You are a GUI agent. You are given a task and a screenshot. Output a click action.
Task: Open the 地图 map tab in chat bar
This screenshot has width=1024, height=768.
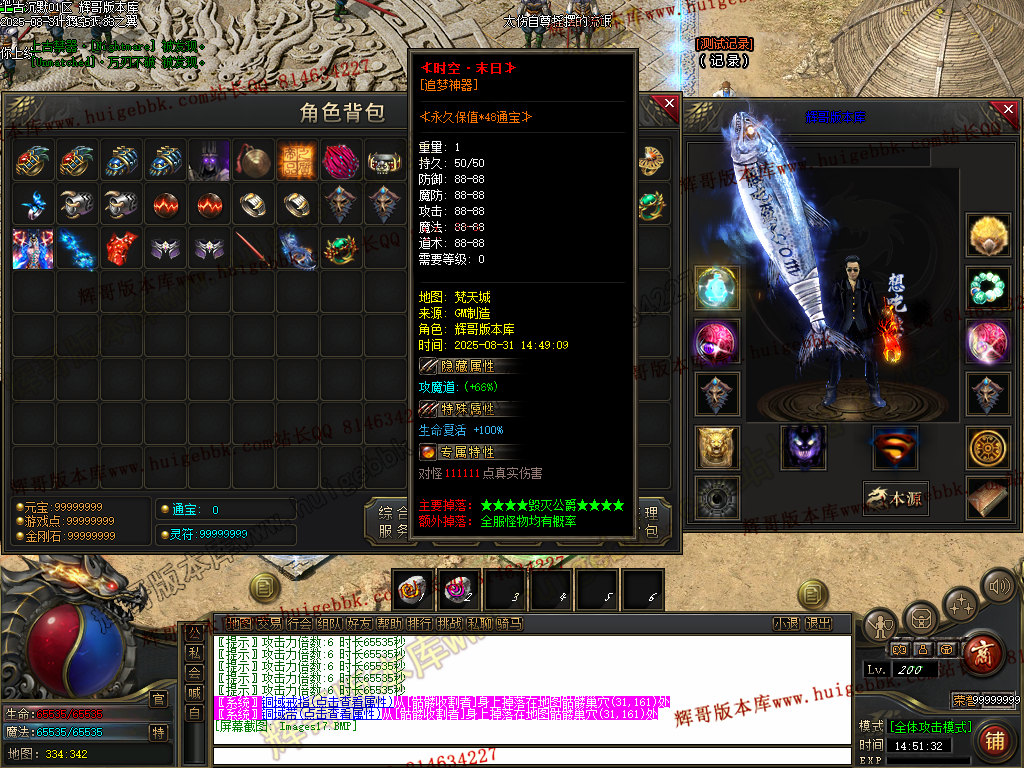239,624
